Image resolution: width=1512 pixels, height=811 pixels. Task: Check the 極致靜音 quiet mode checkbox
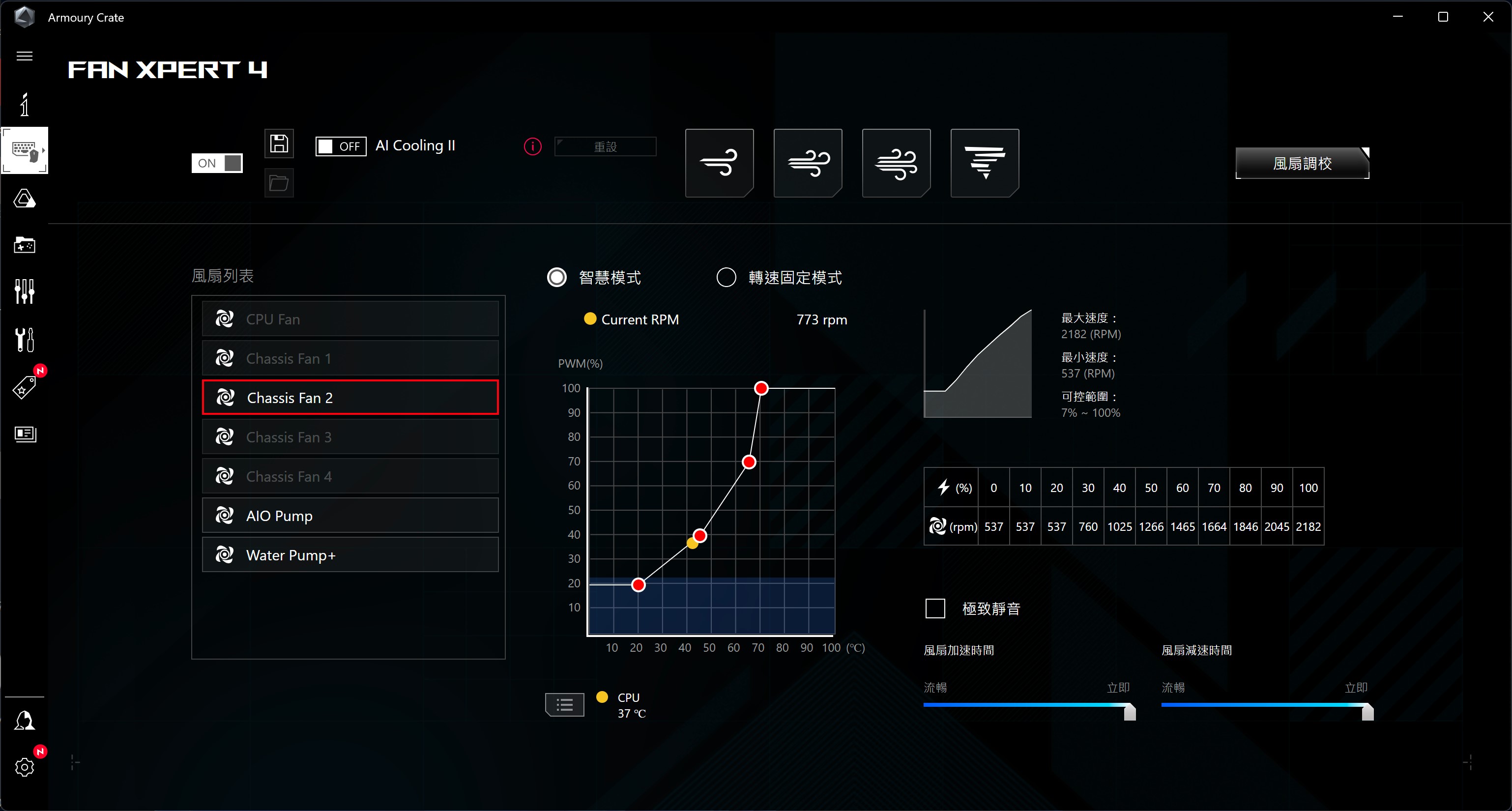point(934,608)
